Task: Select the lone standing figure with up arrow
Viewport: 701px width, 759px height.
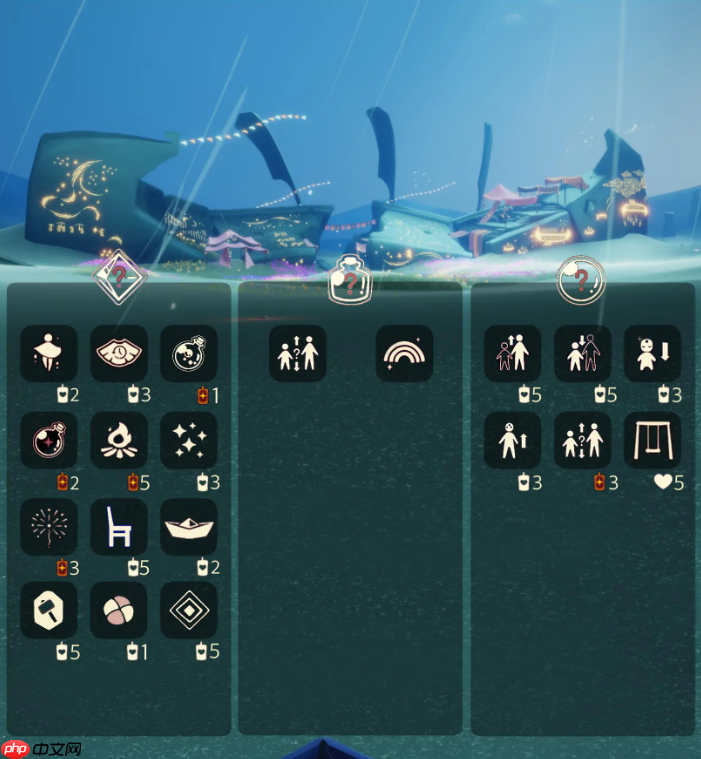Action: pyautogui.click(x=513, y=440)
